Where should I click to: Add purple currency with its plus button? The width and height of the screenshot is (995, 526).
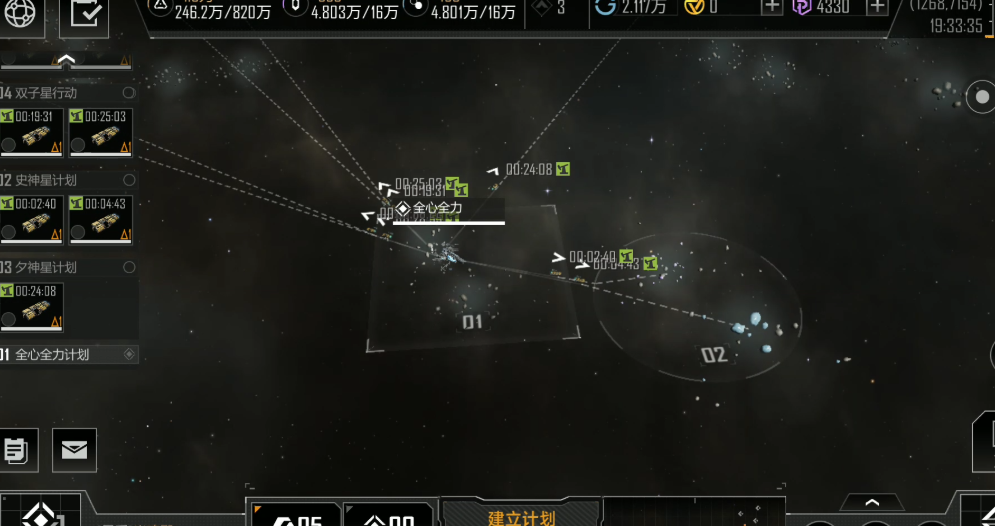[x=877, y=7]
